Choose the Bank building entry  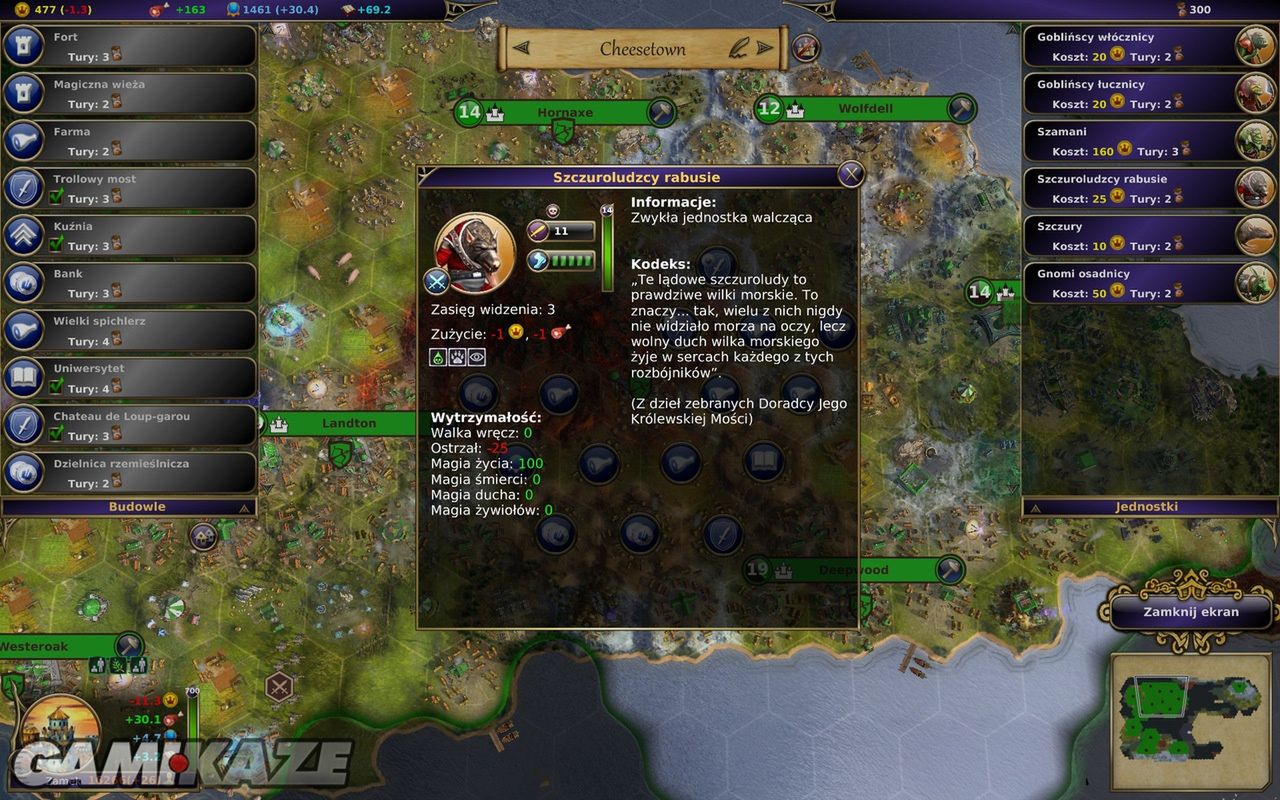pos(130,283)
